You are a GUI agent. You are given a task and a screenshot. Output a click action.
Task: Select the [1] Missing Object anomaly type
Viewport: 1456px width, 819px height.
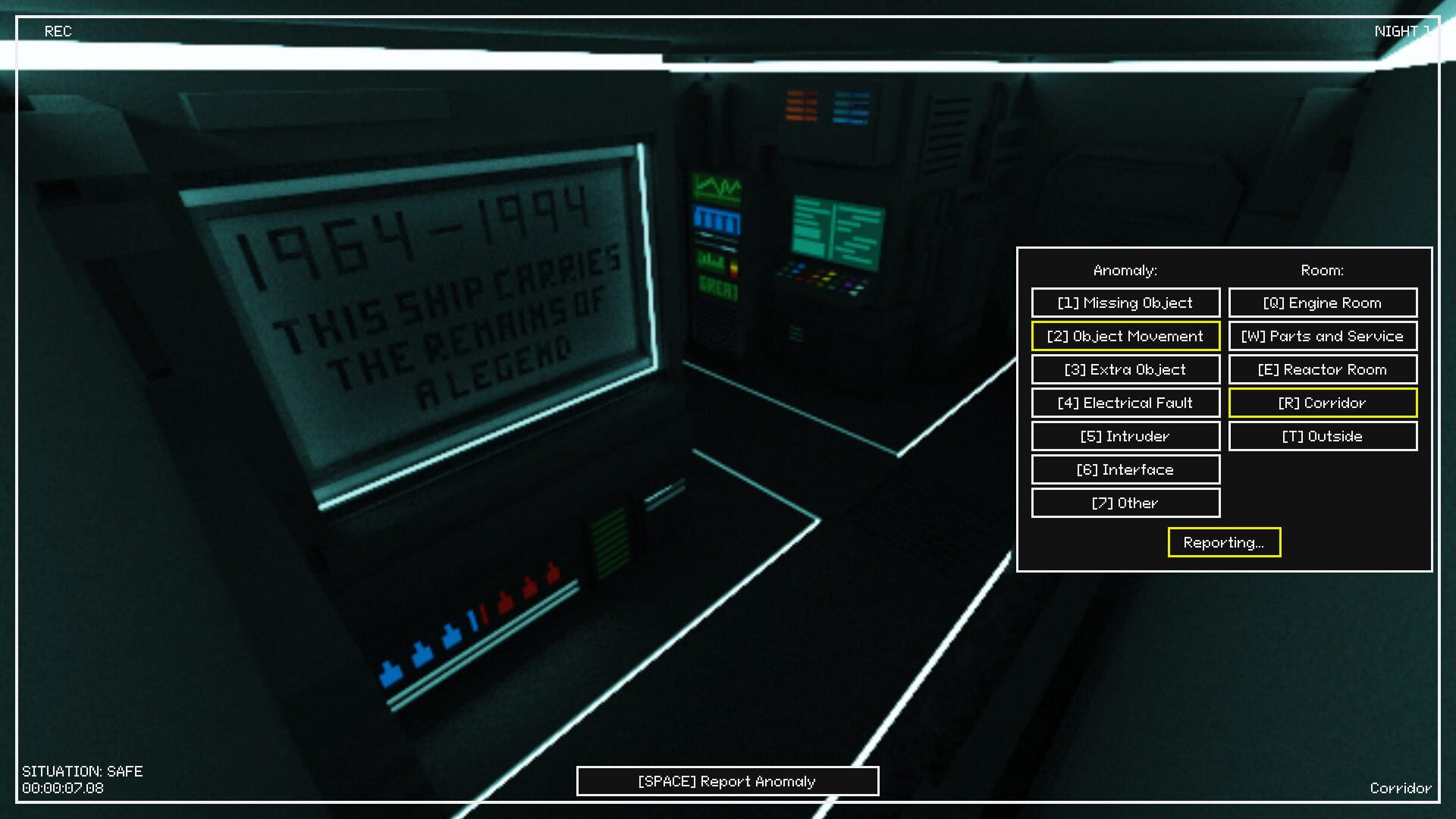(x=1125, y=303)
